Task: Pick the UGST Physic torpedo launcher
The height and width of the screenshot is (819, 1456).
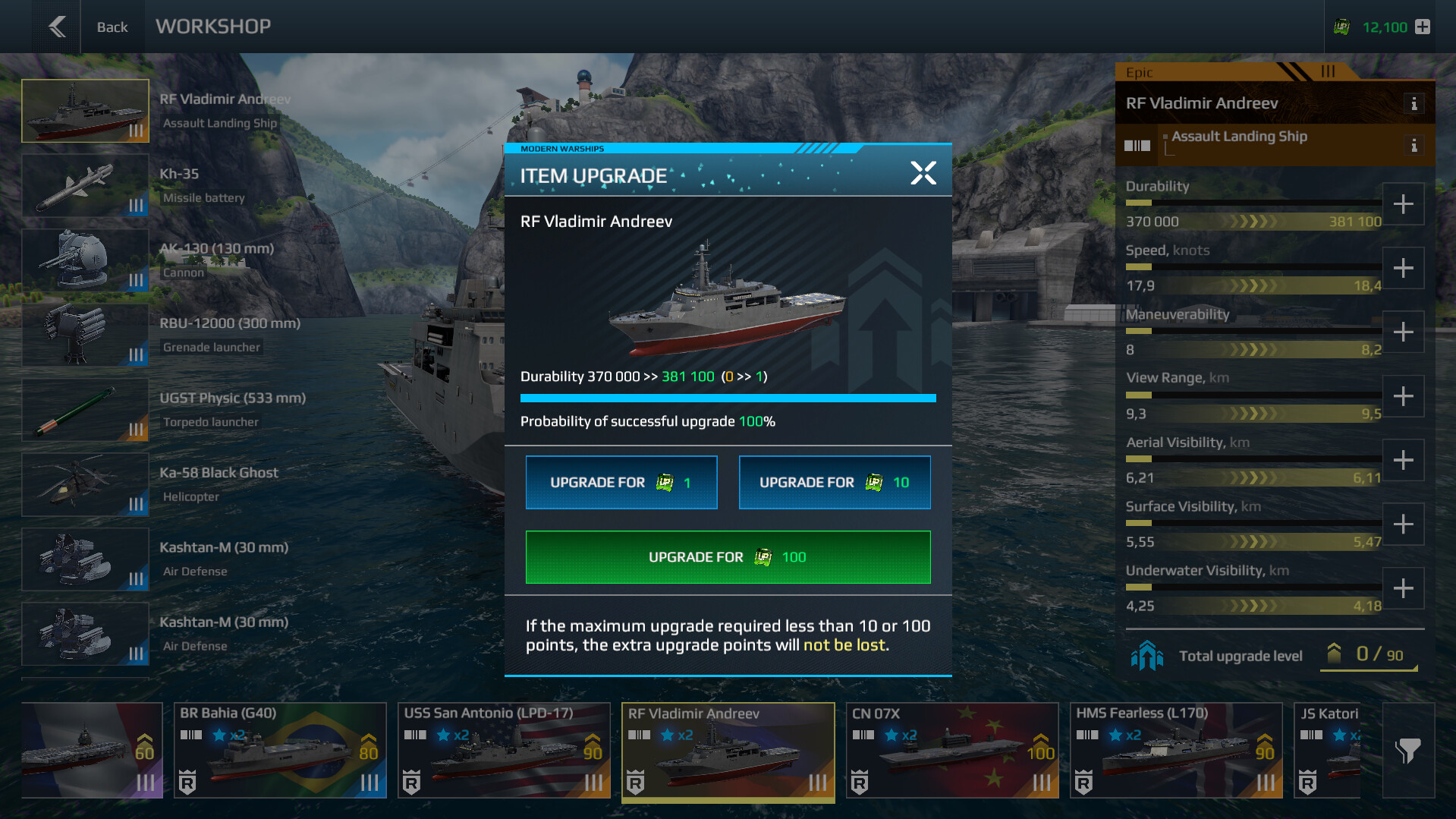Action: (85, 410)
